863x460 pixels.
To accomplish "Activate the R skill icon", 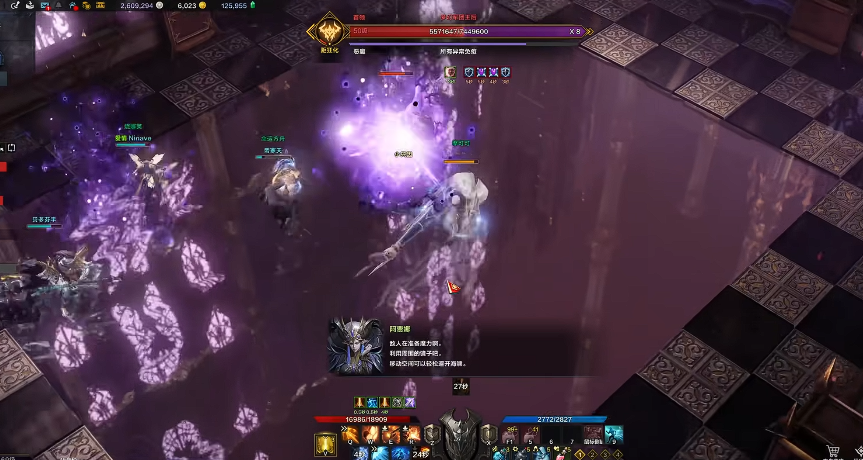I will [411, 435].
